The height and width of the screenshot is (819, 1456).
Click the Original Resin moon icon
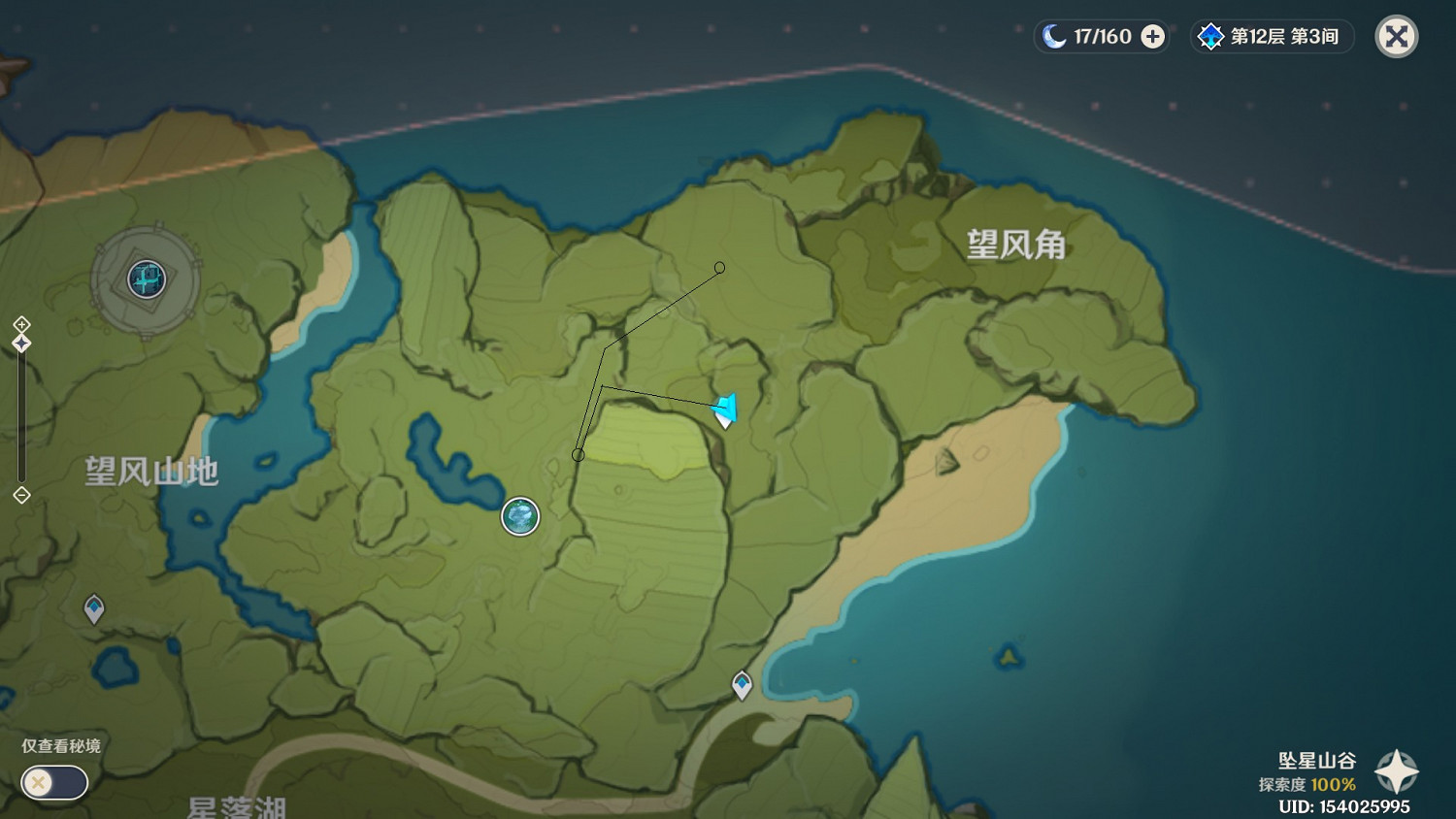click(x=1053, y=36)
